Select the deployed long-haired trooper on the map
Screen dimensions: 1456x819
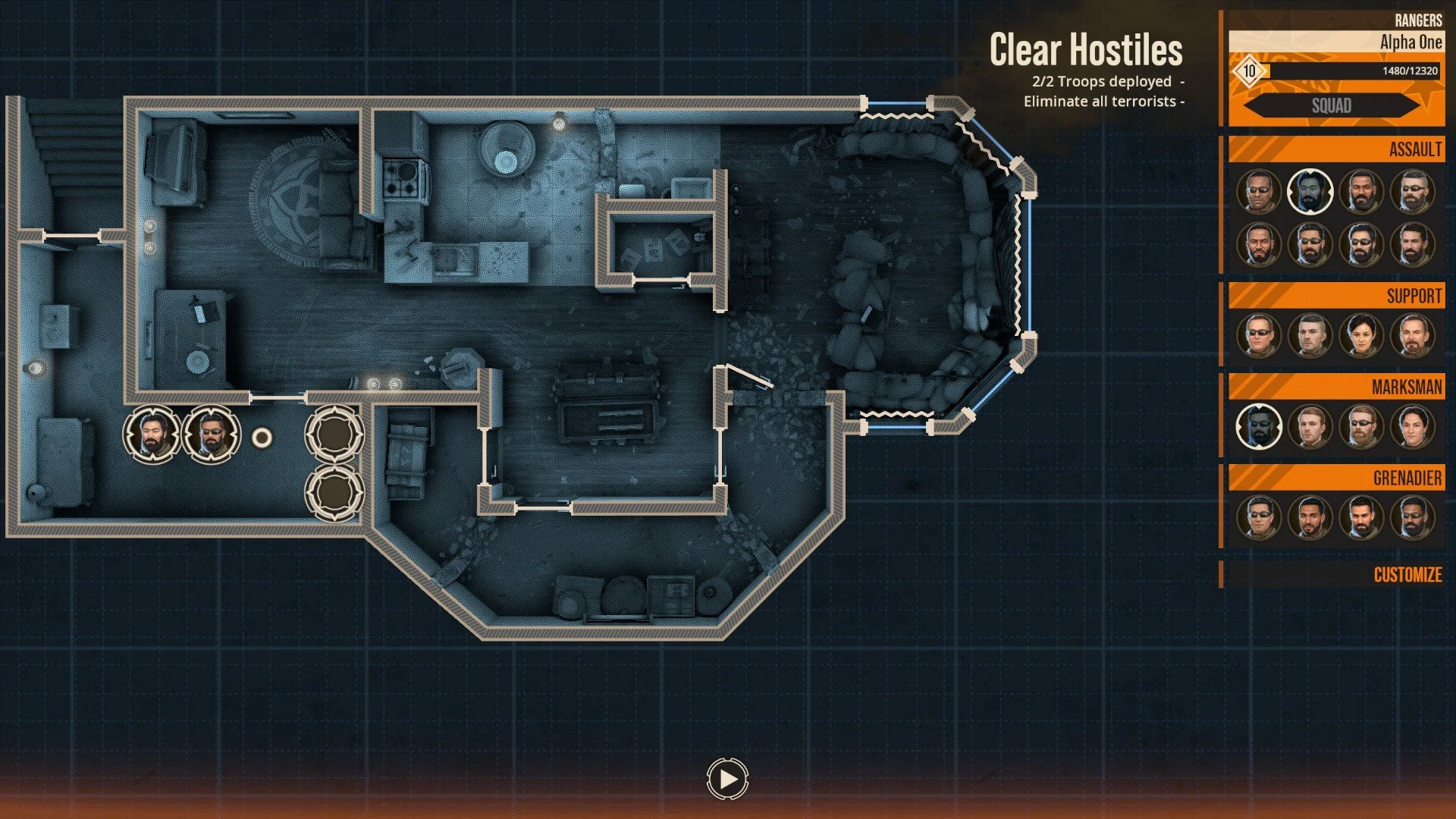pyautogui.click(x=152, y=435)
